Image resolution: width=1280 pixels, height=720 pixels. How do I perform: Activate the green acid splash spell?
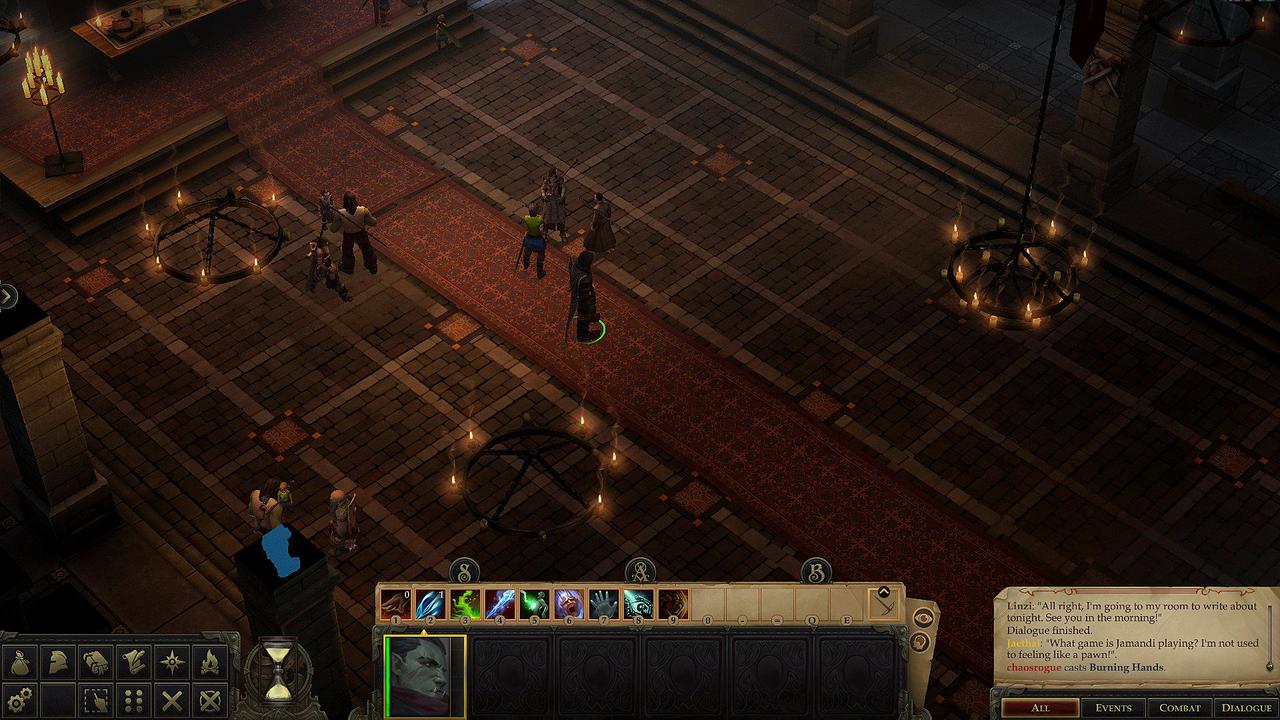[x=465, y=604]
